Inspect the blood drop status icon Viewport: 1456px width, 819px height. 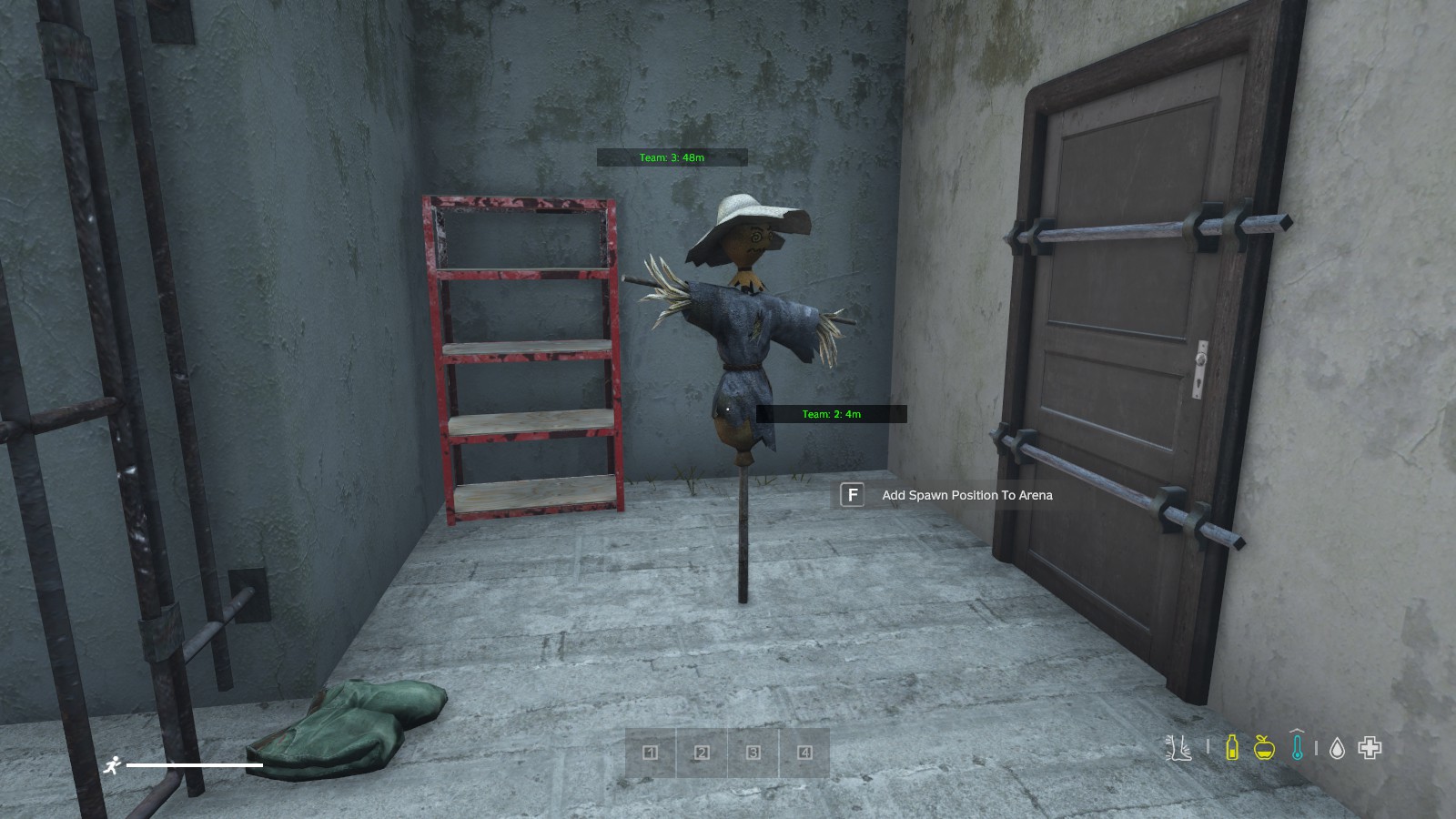(x=1337, y=748)
